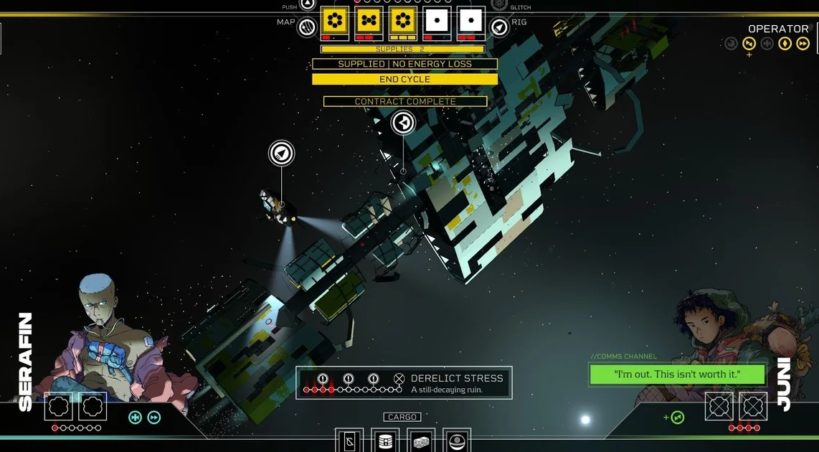Open the Rig panel
The image size is (819, 452).
pos(499,25)
